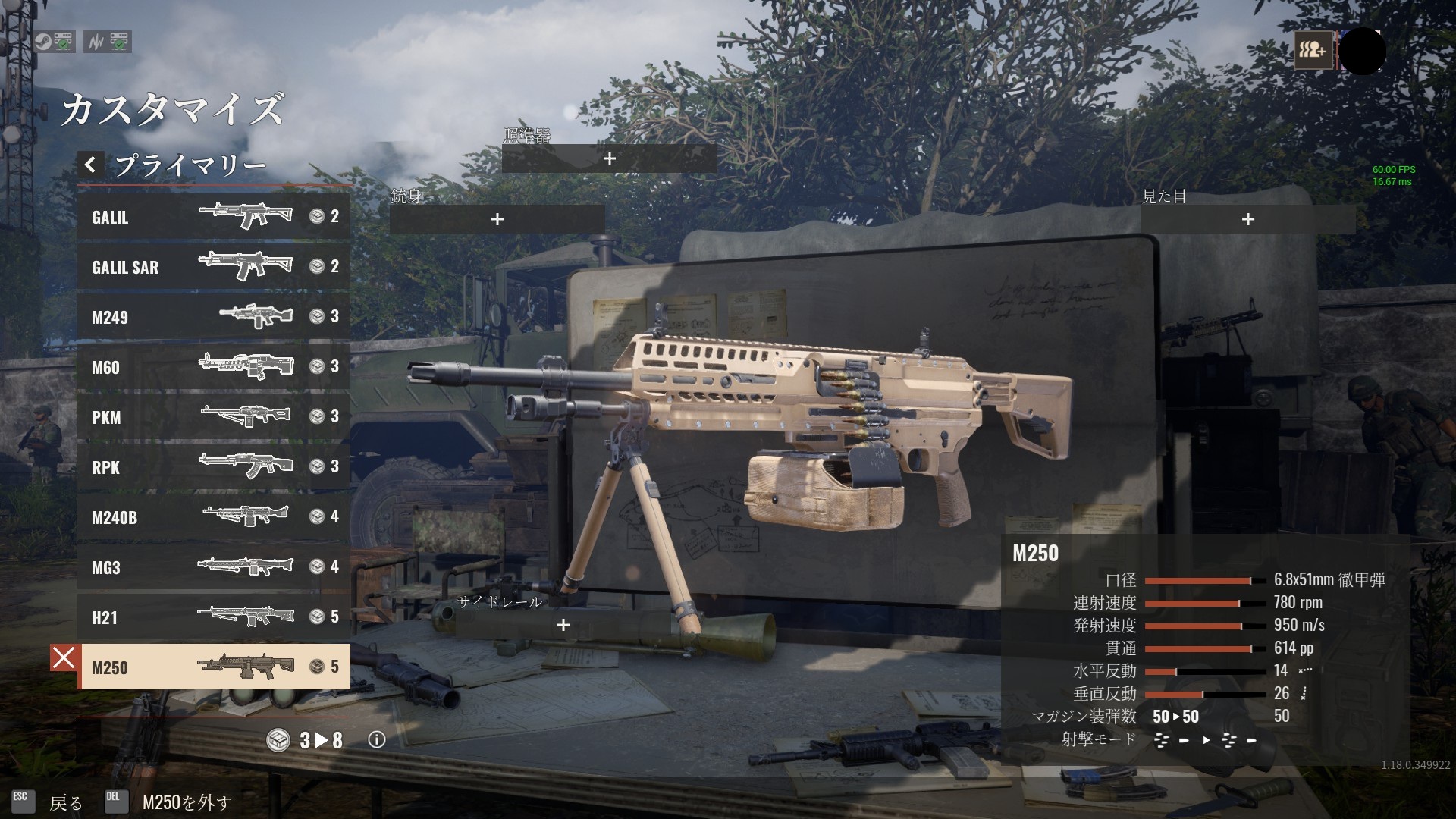Click M250を外す to remove the weapon

point(185,802)
